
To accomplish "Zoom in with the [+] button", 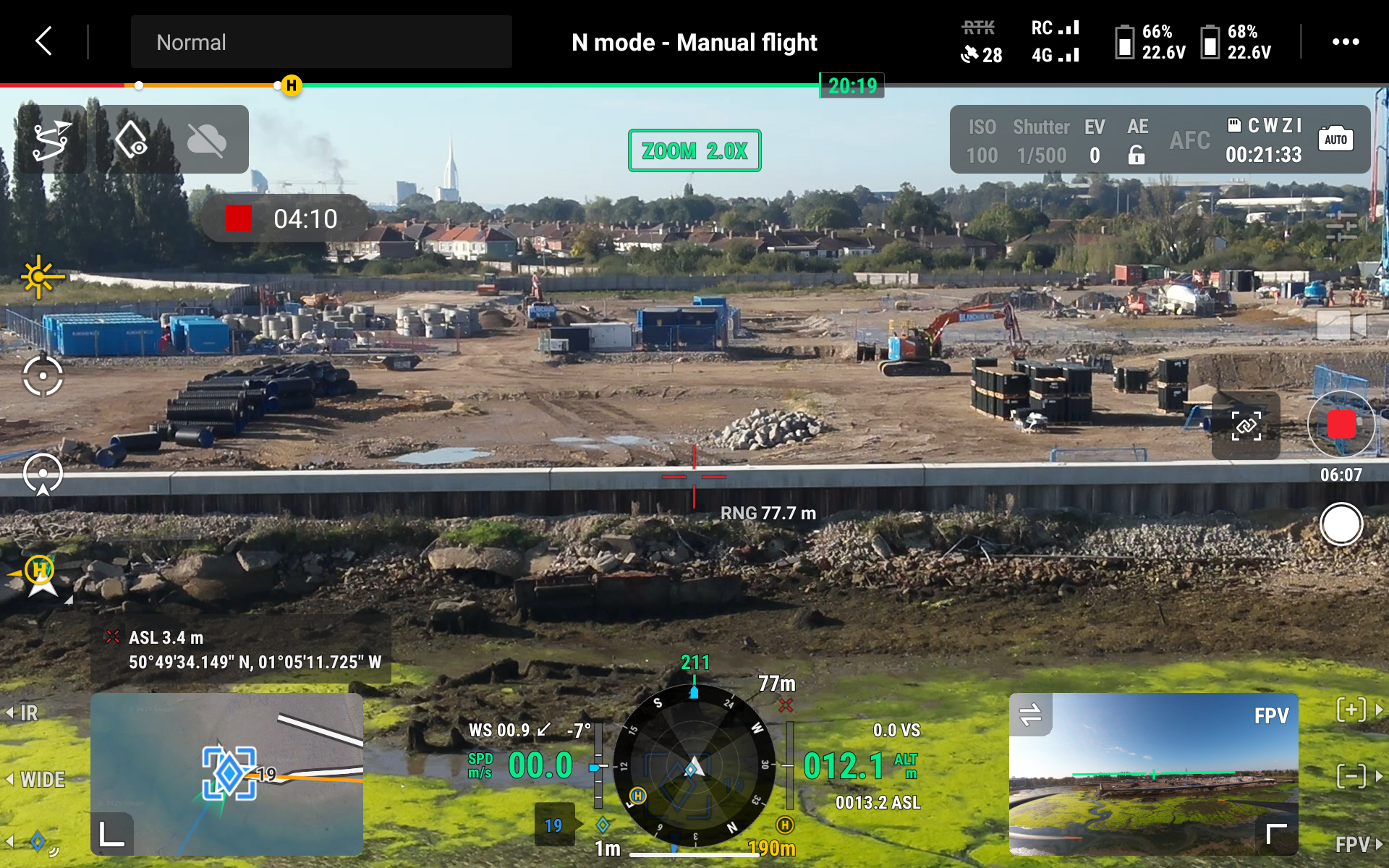I will click(x=1351, y=710).
